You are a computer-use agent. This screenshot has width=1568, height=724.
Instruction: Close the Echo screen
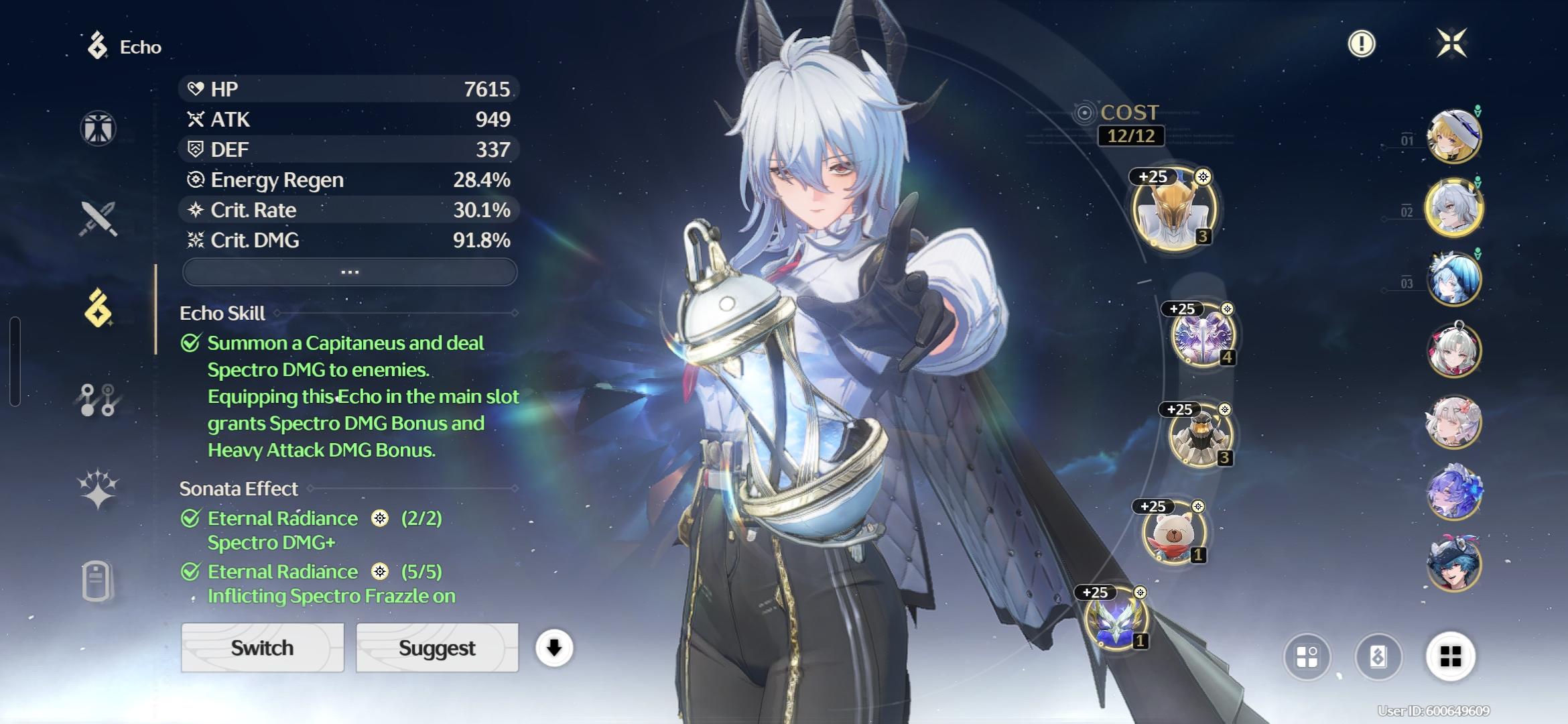click(1451, 44)
